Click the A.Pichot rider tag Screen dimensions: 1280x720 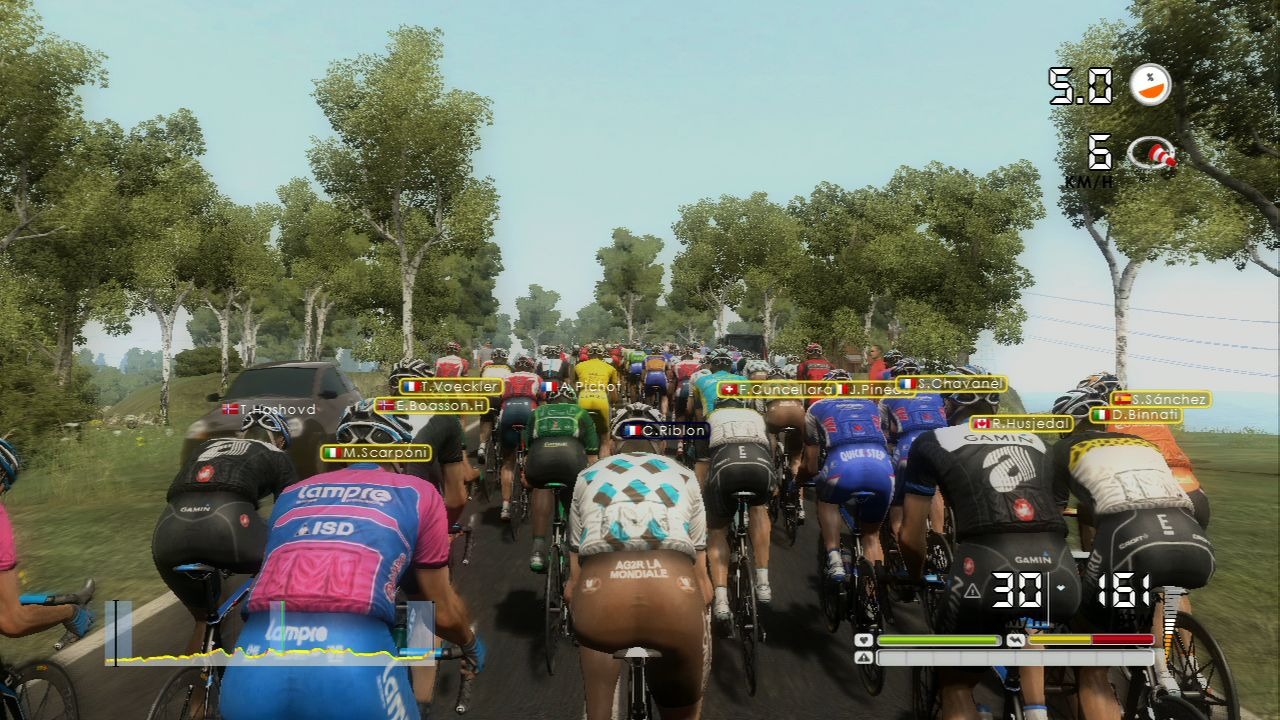click(x=582, y=387)
